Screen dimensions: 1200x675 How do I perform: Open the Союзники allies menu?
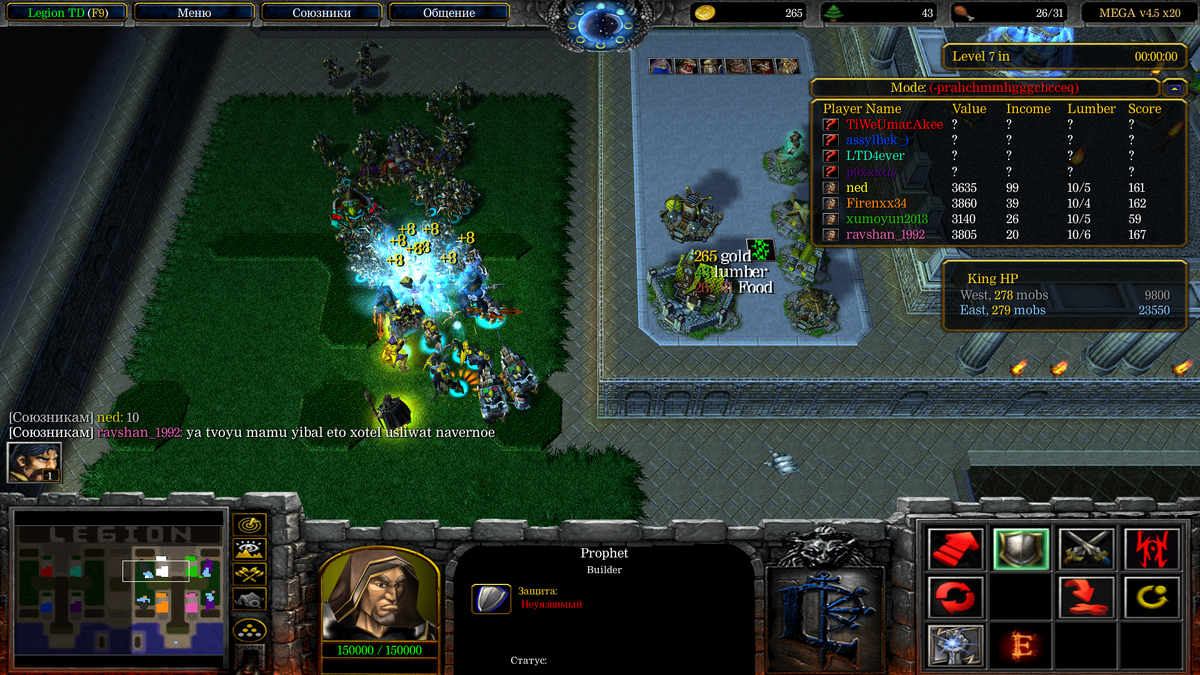click(320, 13)
